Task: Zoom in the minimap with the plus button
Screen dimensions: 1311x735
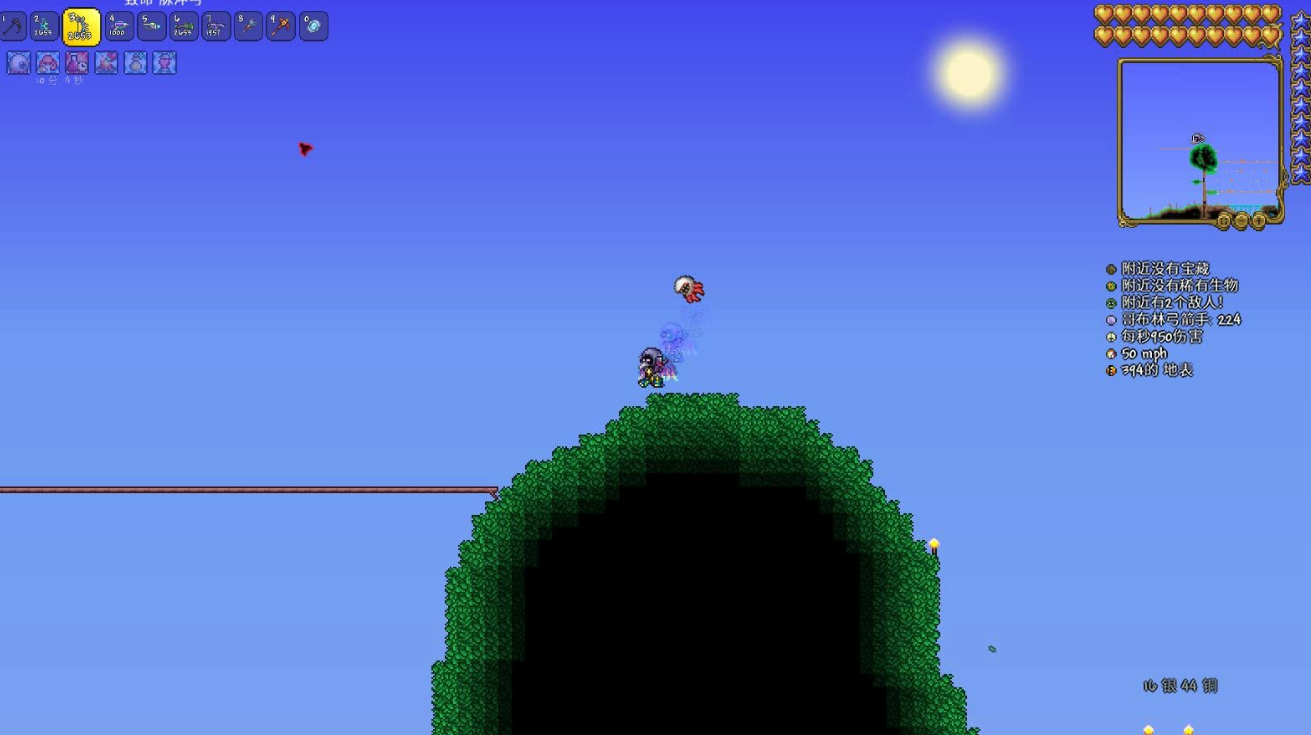Action: click(x=1259, y=221)
